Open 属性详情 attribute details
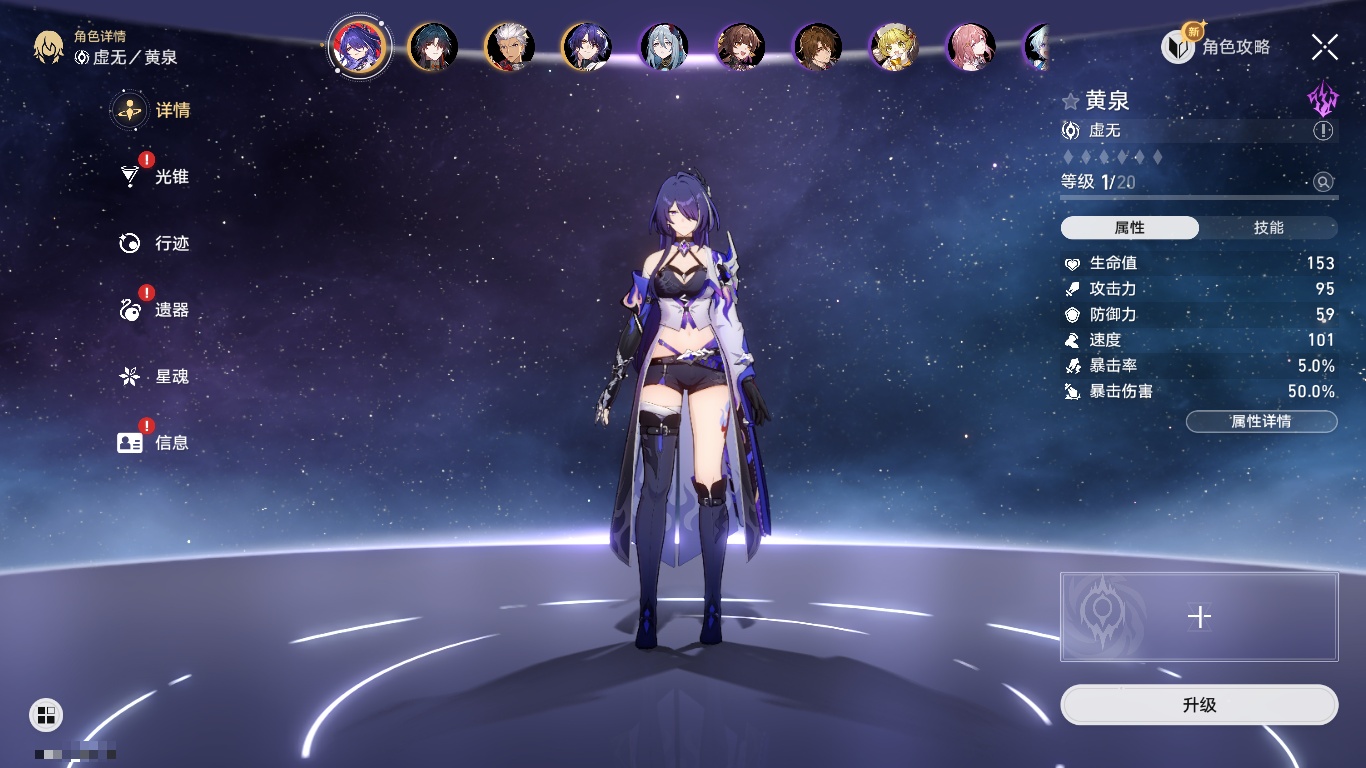Viewport: 1366px width, 768px height. coord(1261,422)
